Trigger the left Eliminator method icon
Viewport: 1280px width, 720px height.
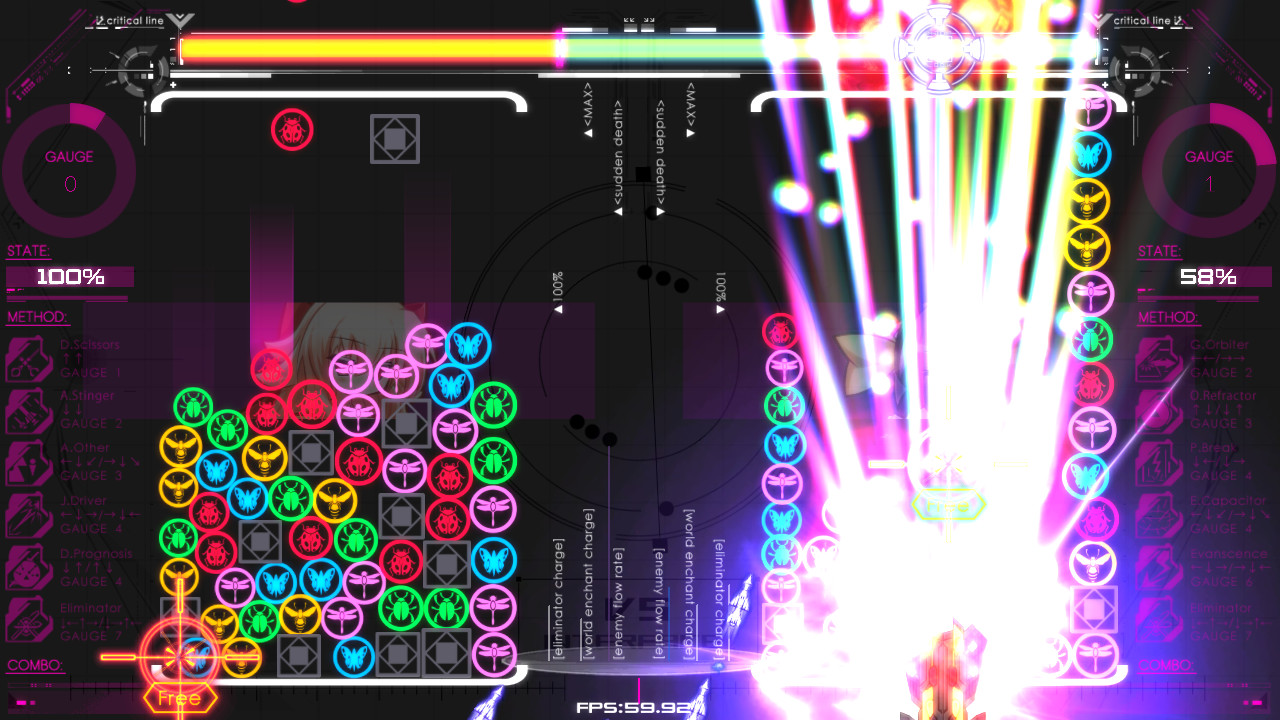[x=27, y=622]
